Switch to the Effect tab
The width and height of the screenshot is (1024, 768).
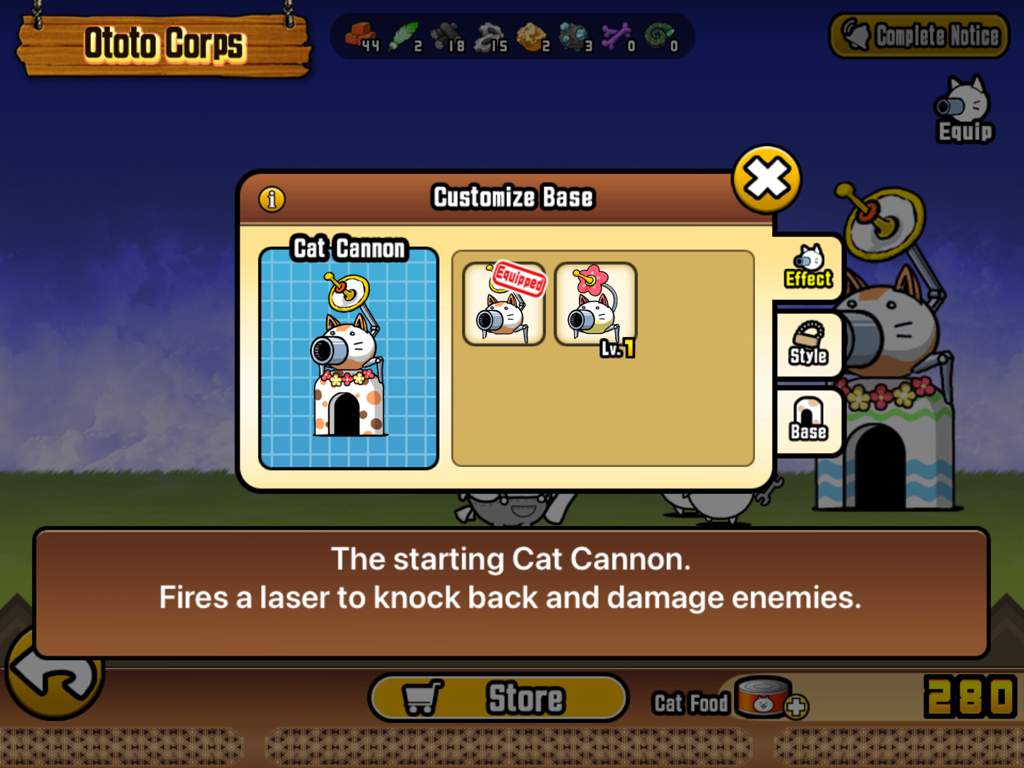808,267
